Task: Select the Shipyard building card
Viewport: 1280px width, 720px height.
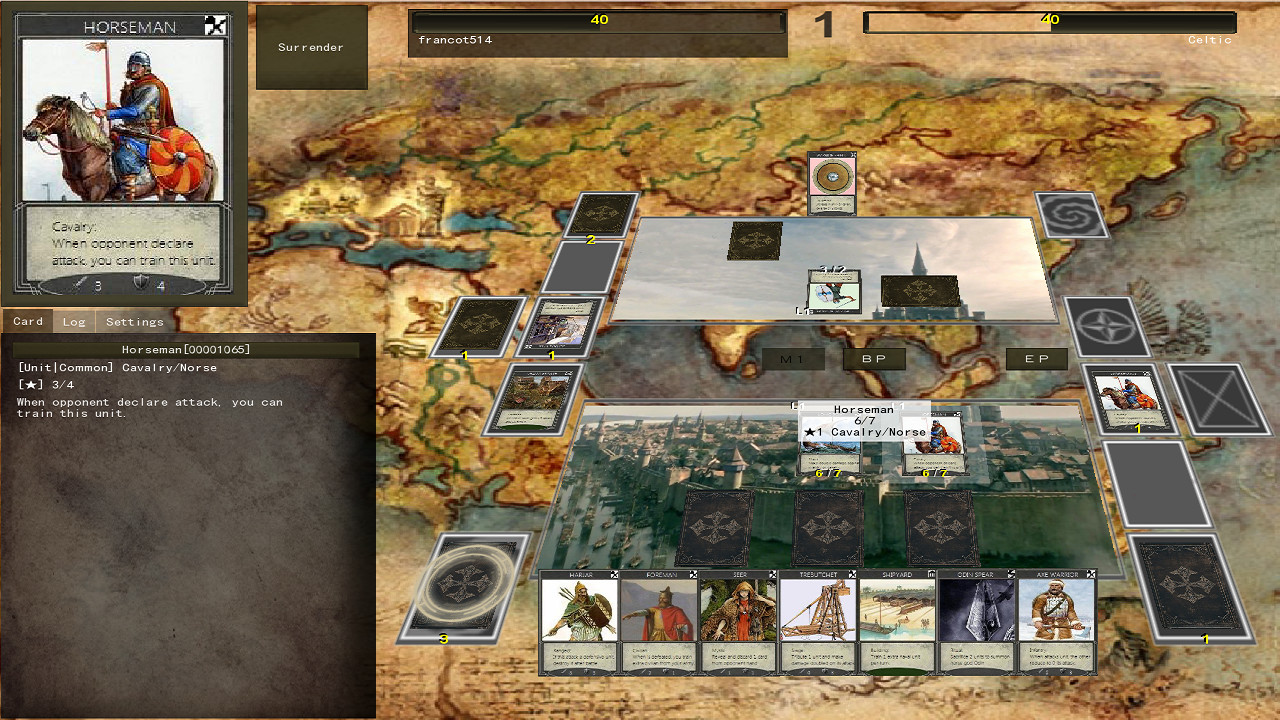Action: click(x=898, y=620)
